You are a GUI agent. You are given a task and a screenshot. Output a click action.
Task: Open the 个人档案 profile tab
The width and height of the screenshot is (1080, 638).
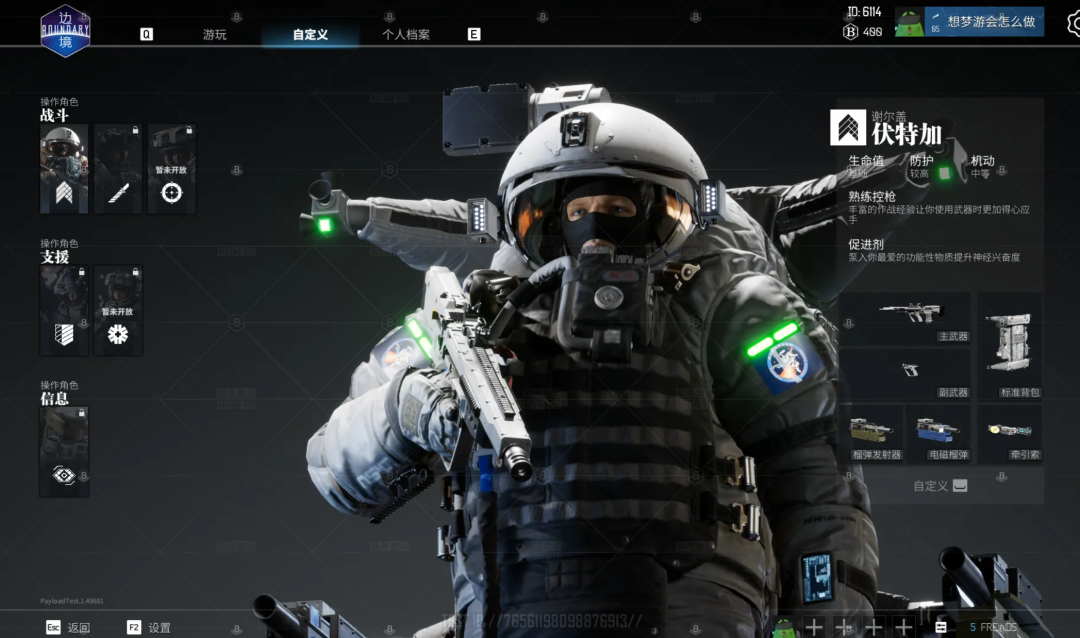click(x=406, y=34)
